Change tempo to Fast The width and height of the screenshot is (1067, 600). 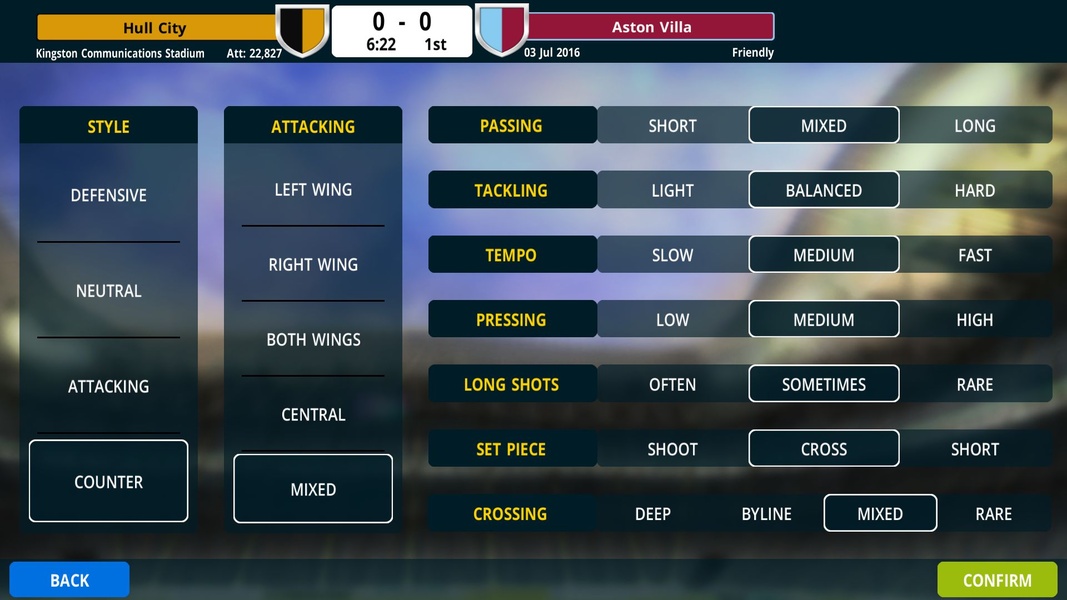click(974, 255)
